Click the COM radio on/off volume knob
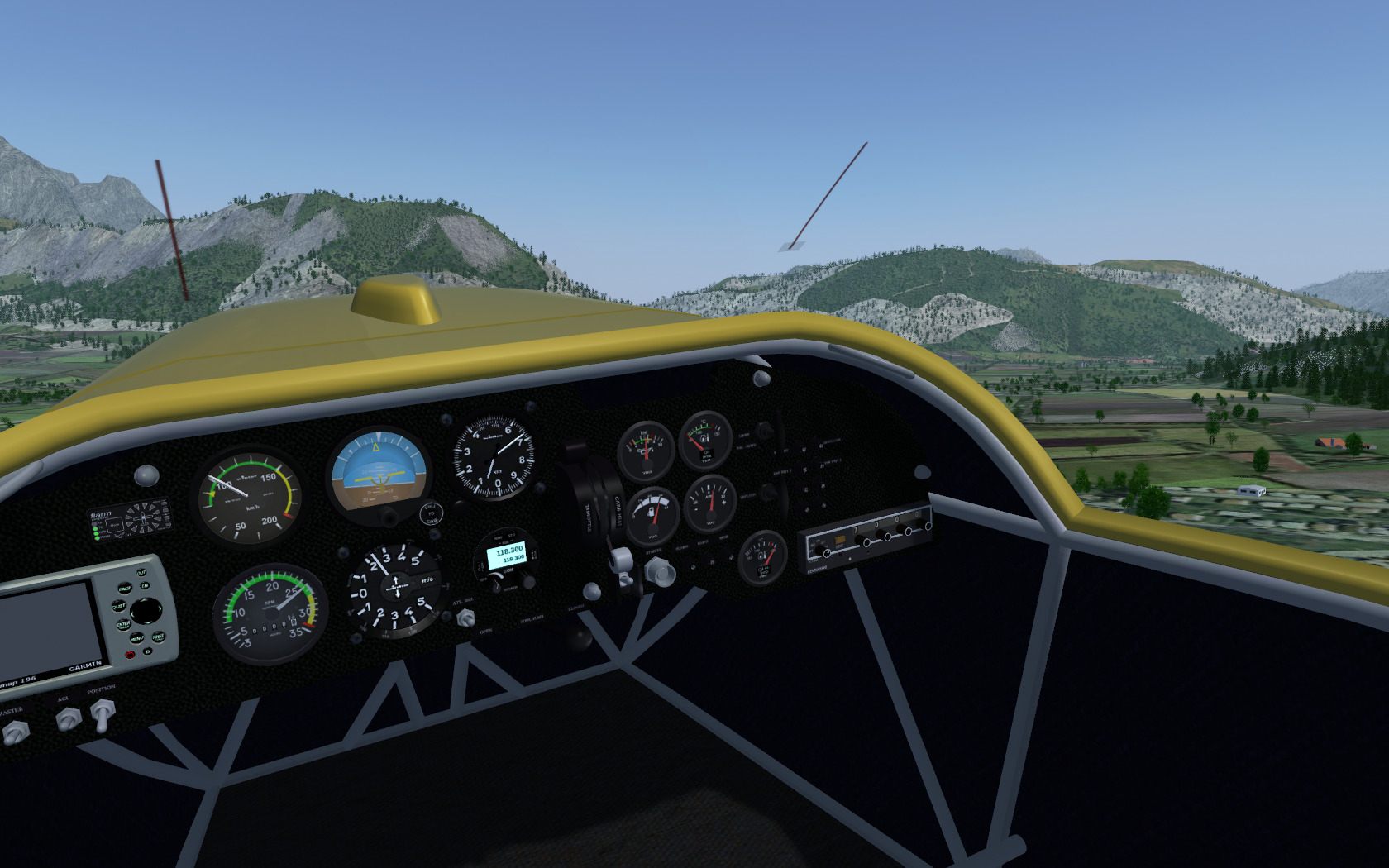Viewport: 1389px width, 868px height. pos(494,584)
